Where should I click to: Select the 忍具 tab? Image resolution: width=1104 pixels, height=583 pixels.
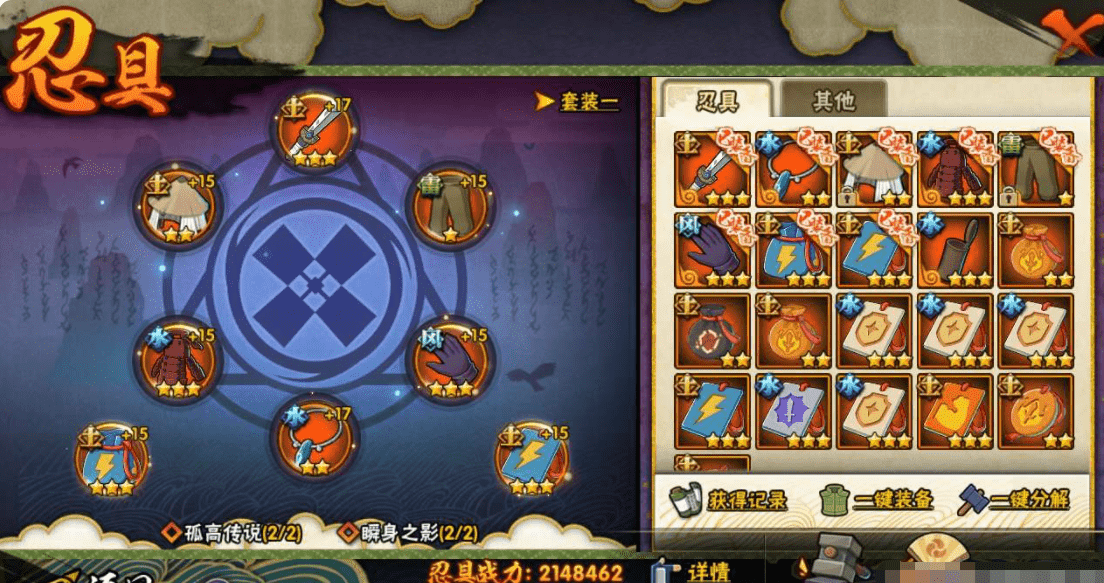click(x=716, y=101)
